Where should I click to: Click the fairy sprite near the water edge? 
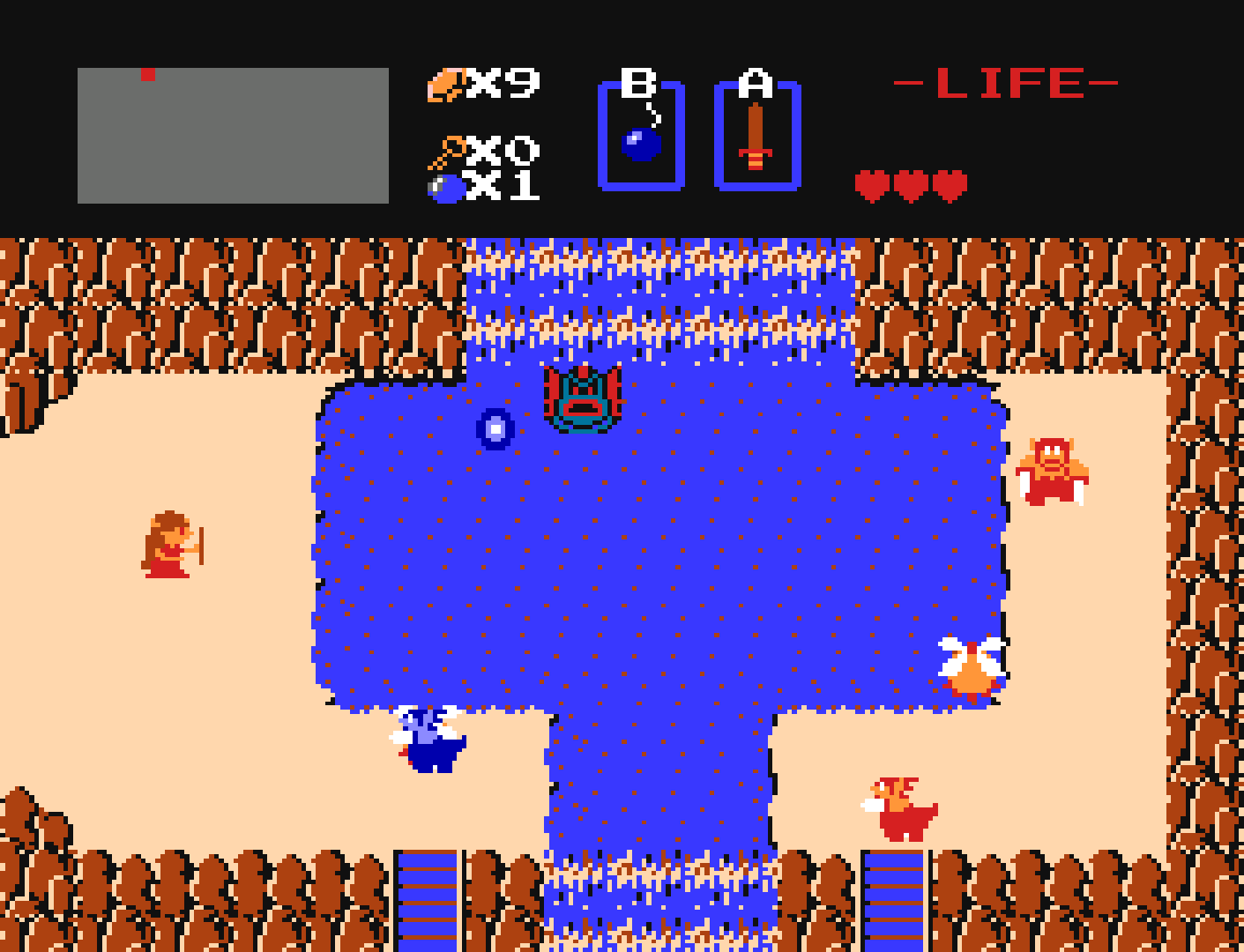974,666
